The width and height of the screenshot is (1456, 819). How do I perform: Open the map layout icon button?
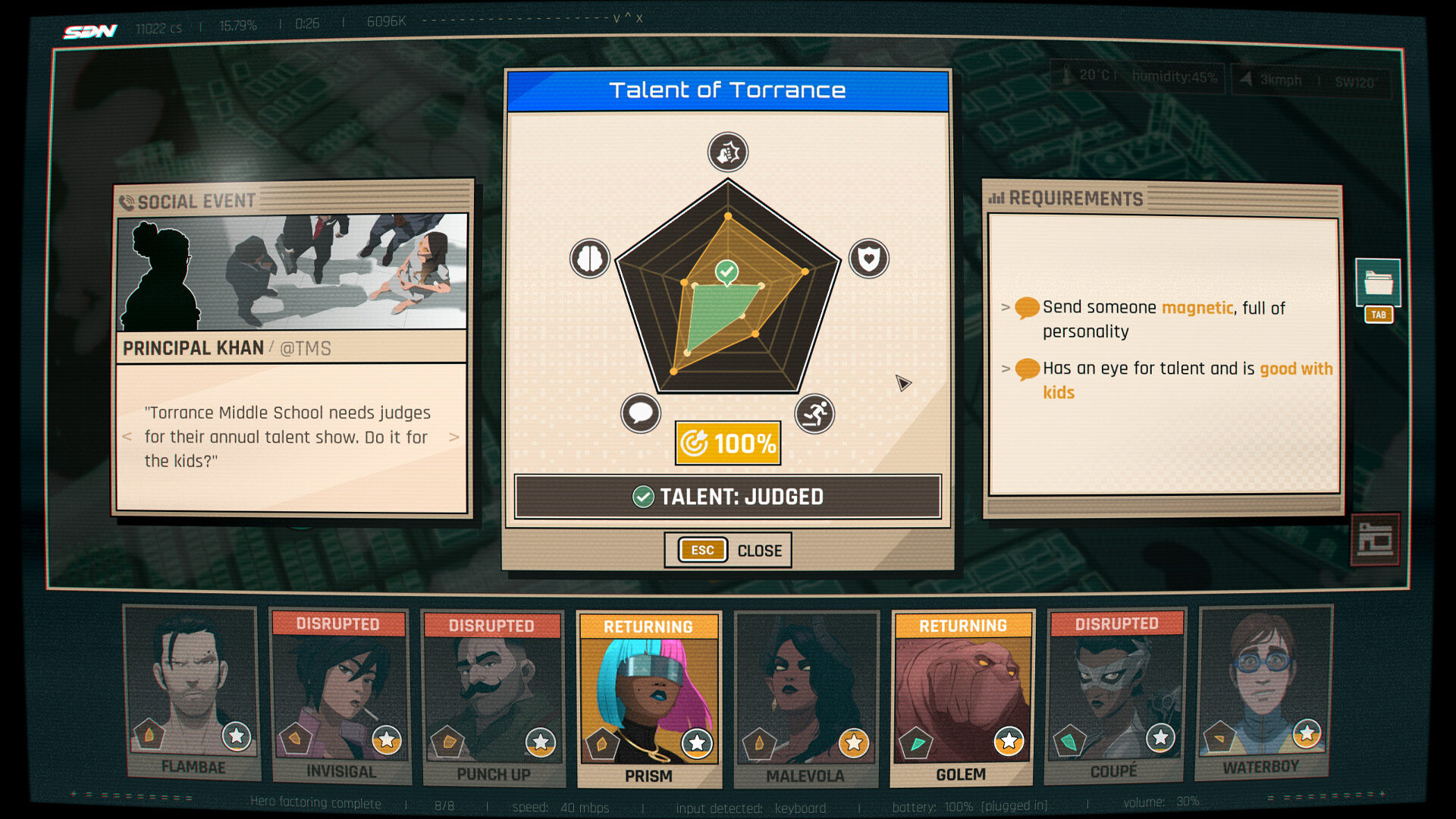(x=1375, y=540)
